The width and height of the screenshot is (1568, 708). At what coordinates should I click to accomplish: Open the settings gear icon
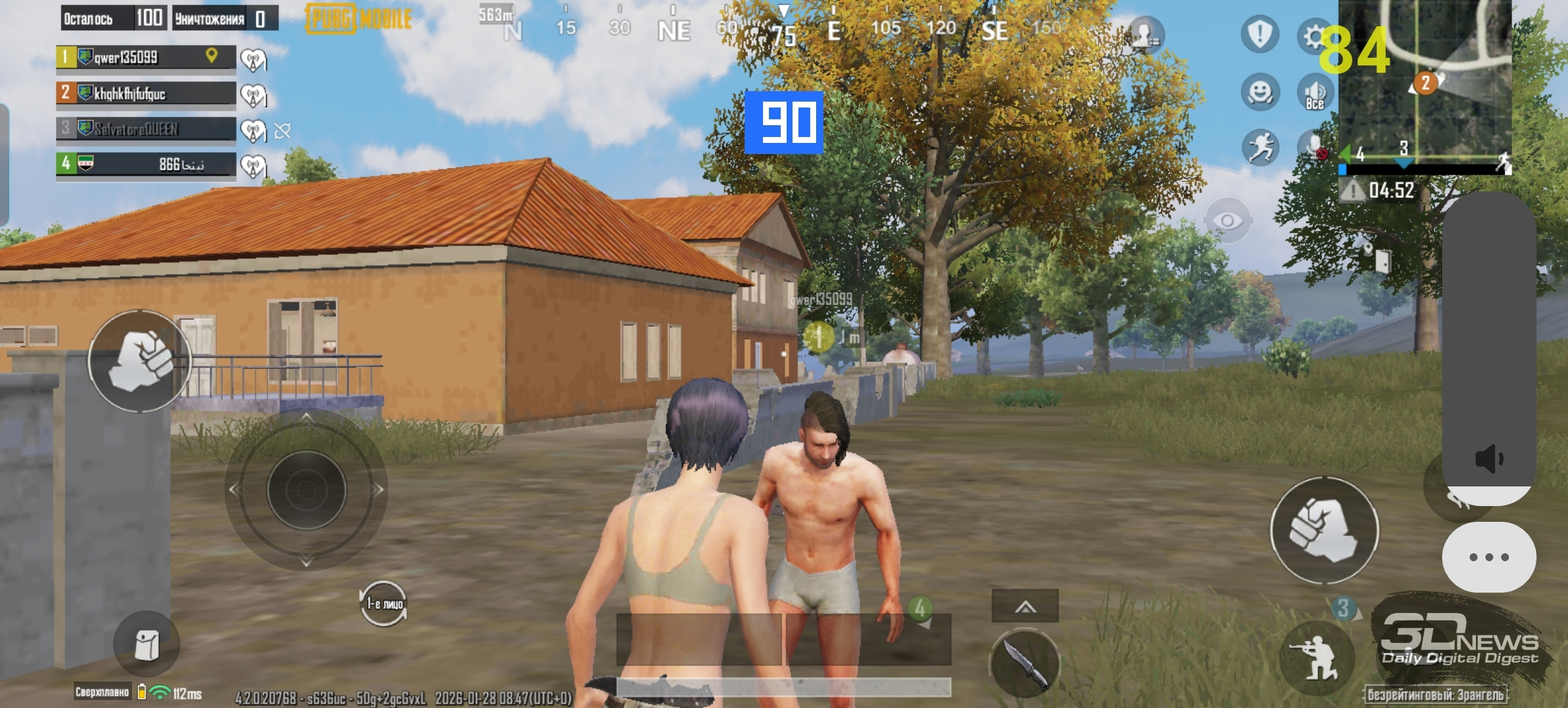tap(1313, 36)
